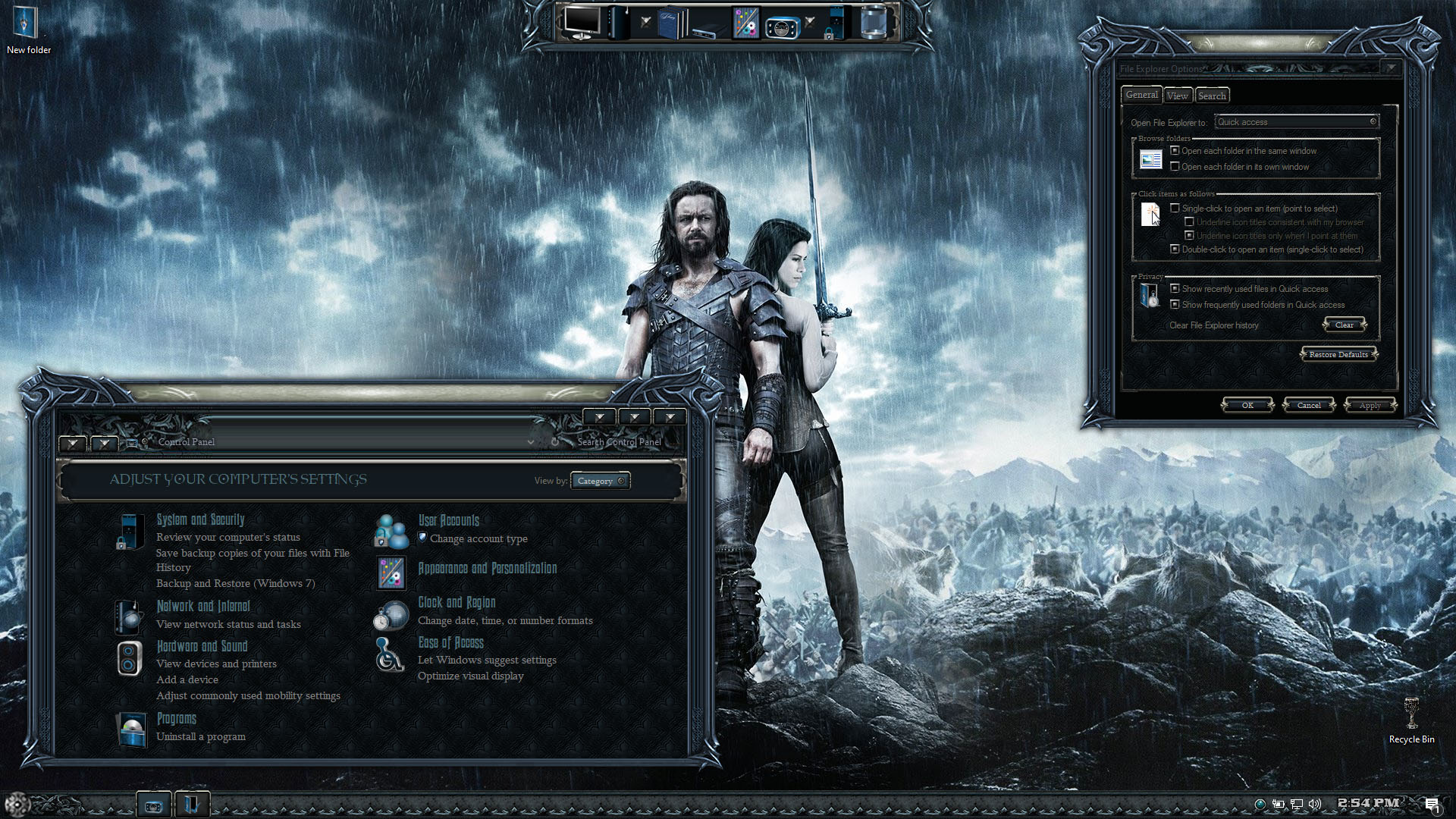
Task: Select the Programs category
Action: [x=176, y=718]
